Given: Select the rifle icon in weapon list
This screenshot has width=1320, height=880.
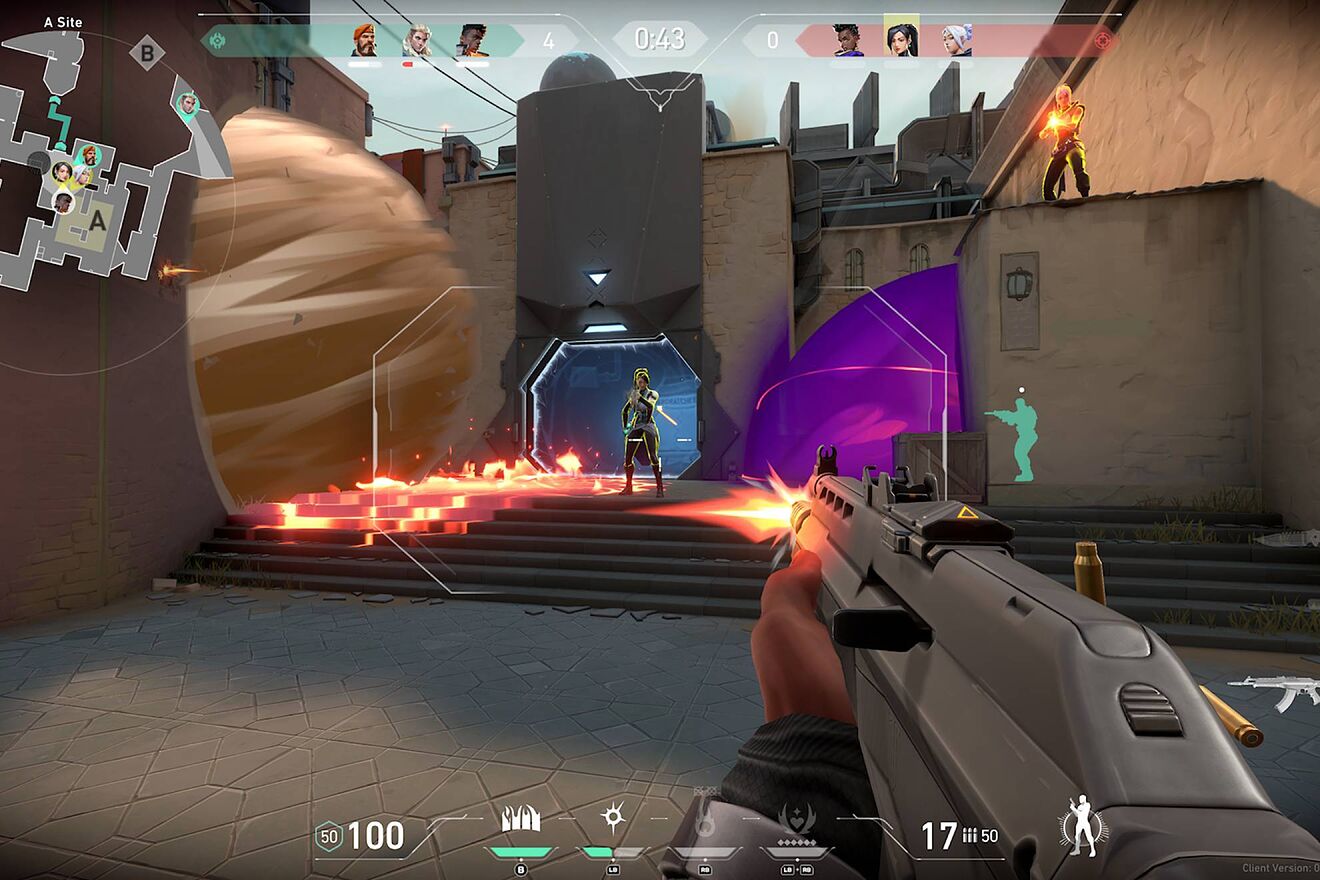Looking at the screenshot, I should (1275, 690).
